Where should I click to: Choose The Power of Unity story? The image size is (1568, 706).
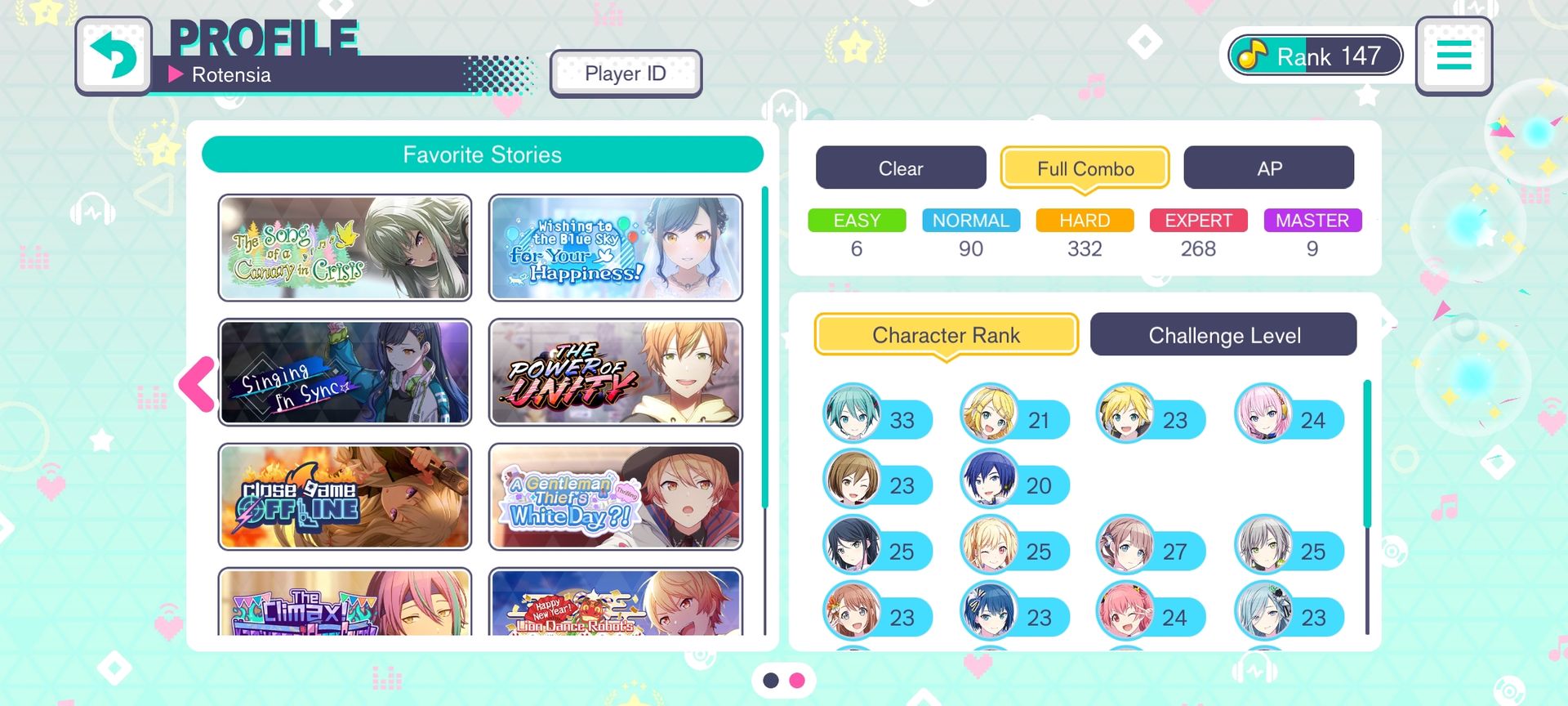[616, 373]
